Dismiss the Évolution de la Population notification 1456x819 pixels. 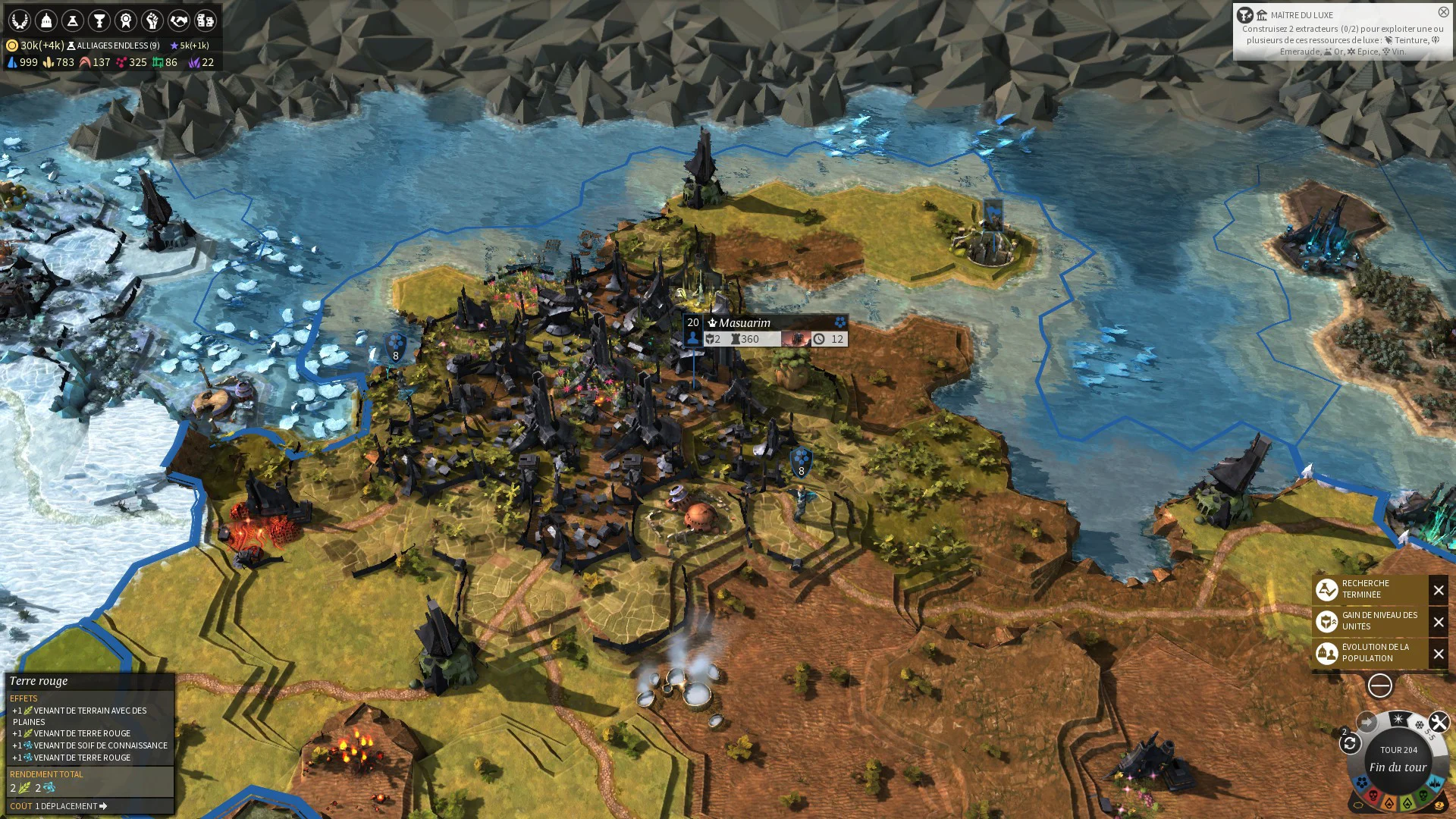(1439, 654)
